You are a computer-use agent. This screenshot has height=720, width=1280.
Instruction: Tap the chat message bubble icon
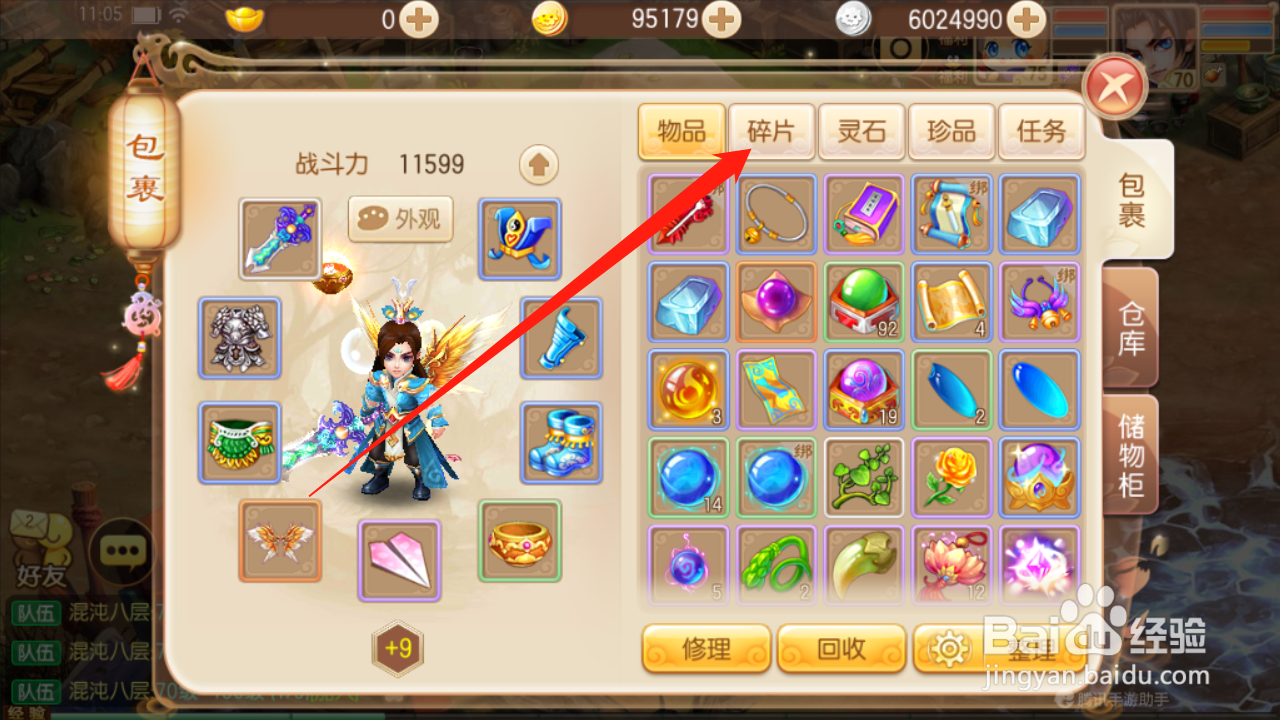point(120,550)
